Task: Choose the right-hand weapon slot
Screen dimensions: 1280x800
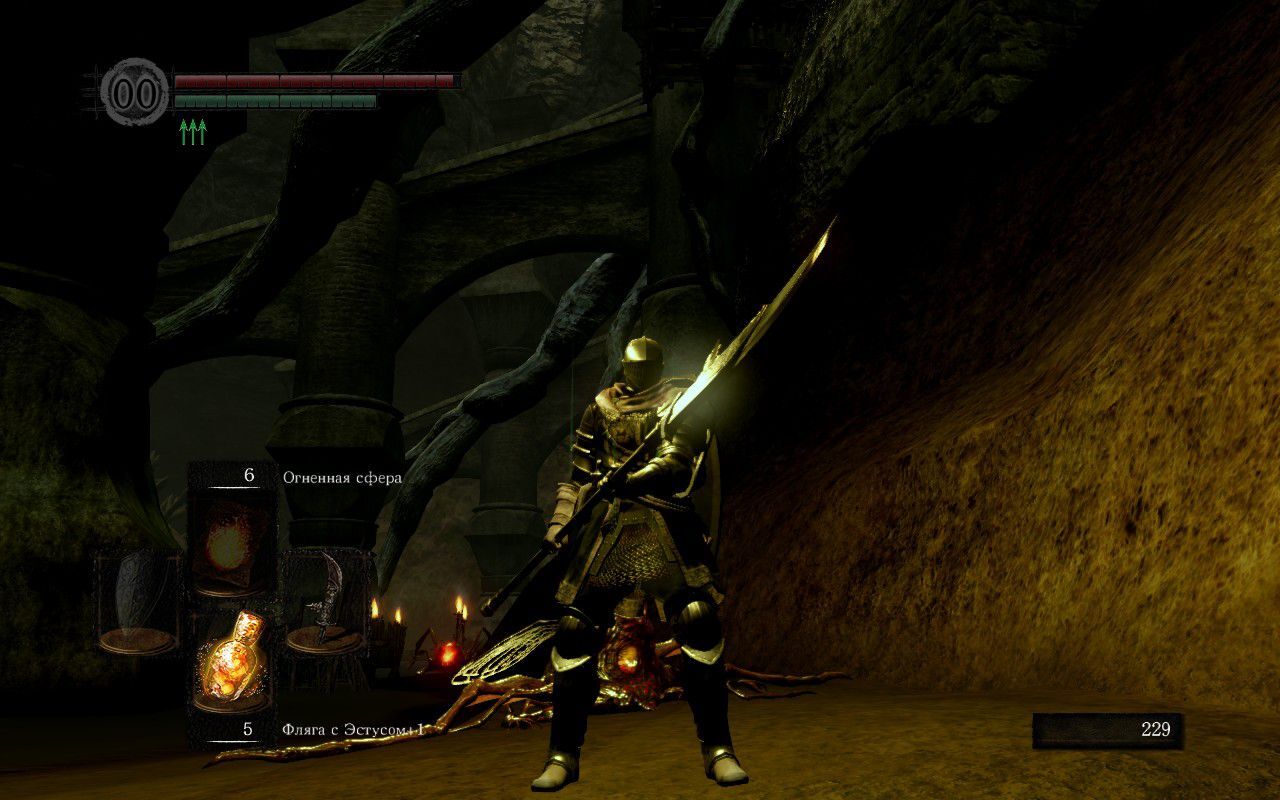Action: (x=324, y=600)
